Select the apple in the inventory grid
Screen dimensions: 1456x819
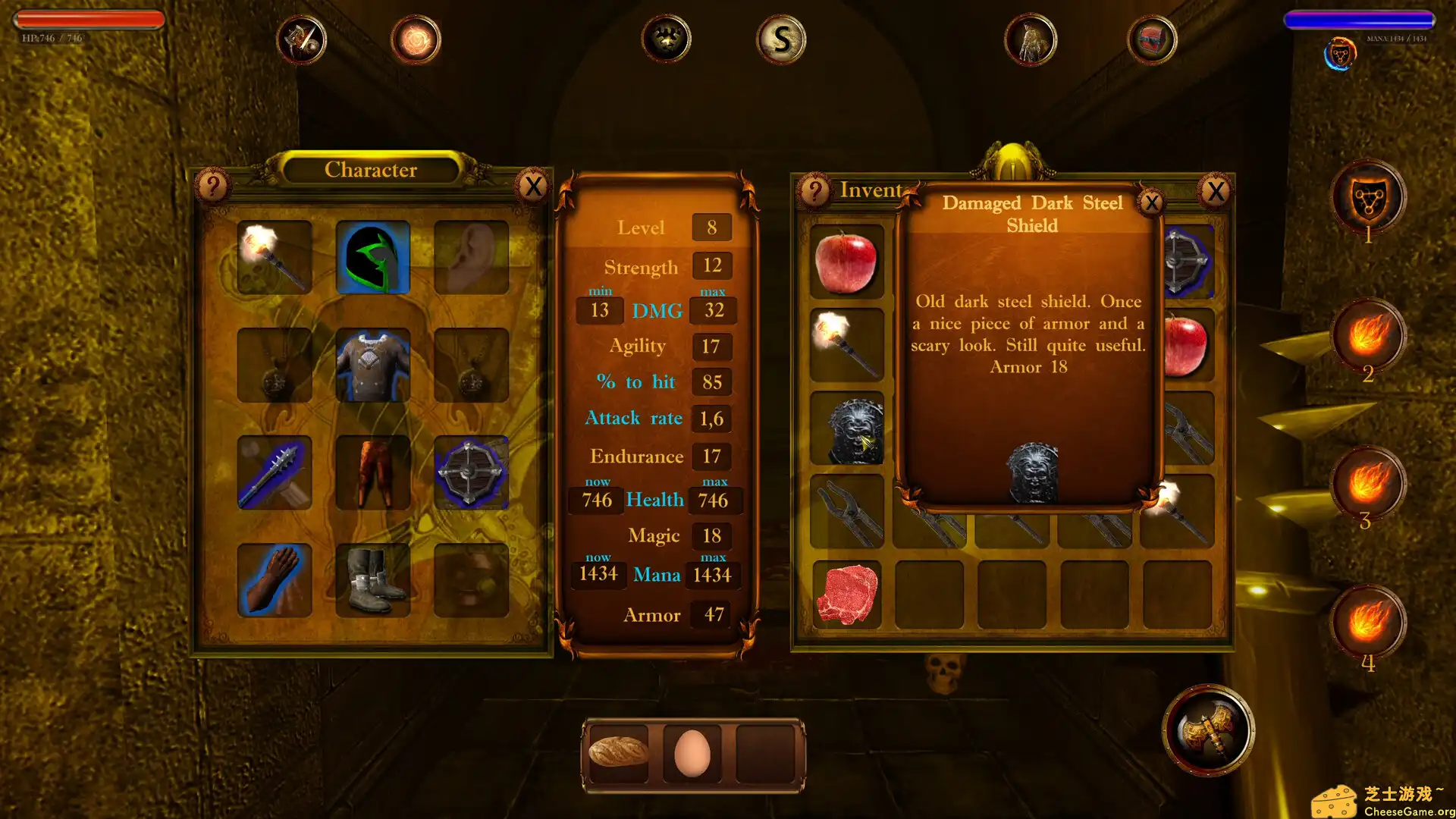coord(846,260)
